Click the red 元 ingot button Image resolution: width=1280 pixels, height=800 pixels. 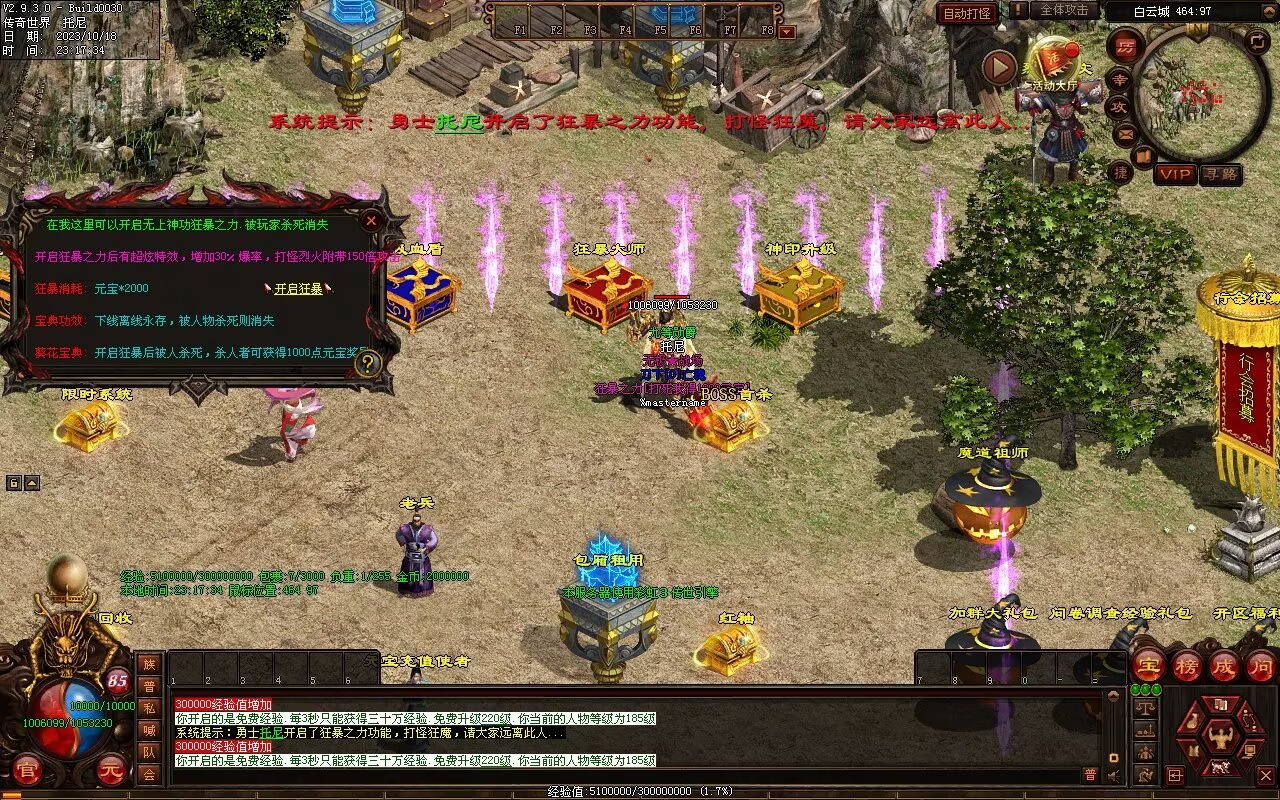113,769
